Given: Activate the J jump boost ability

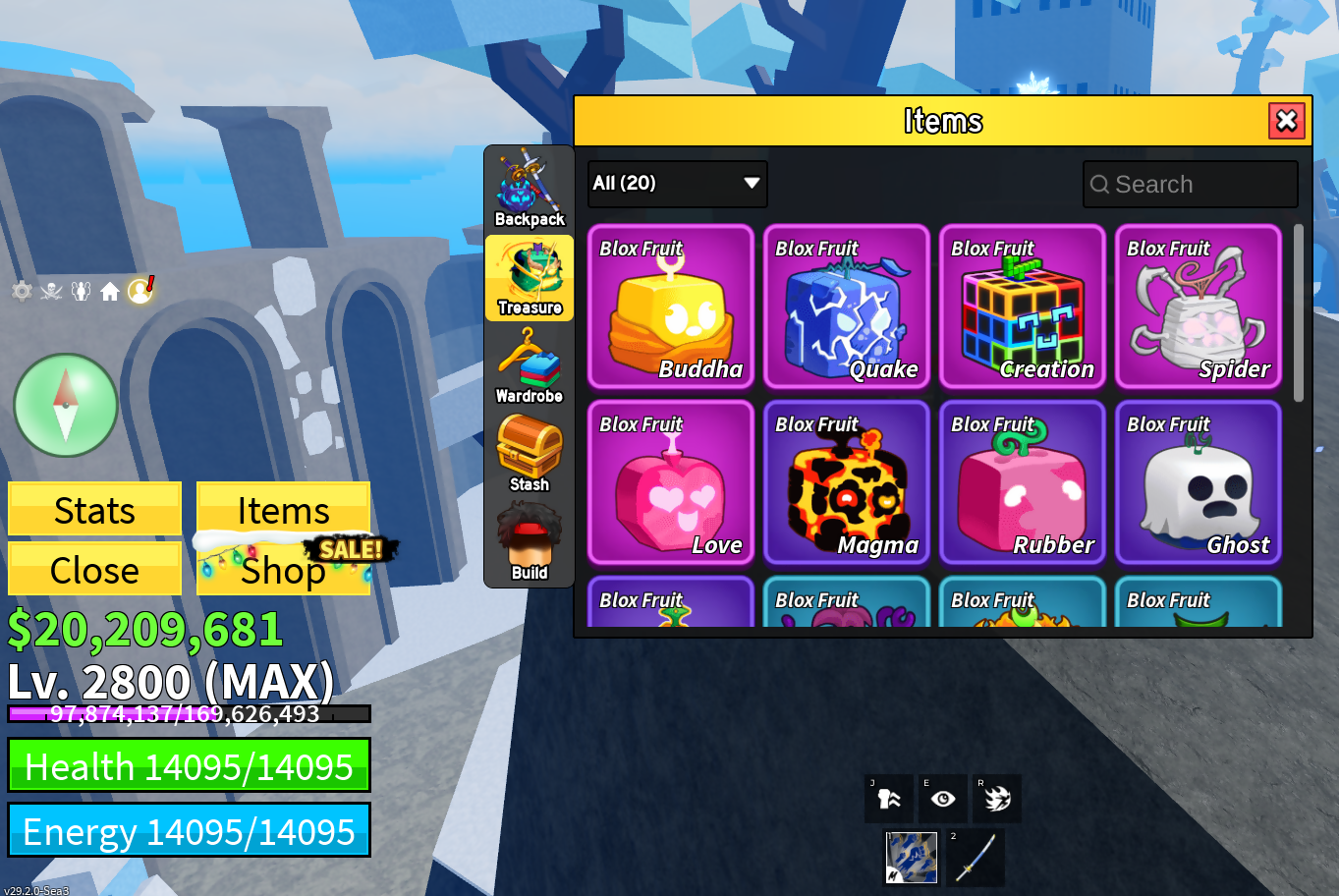Looking at the screenshot, I should pos(889,798).
